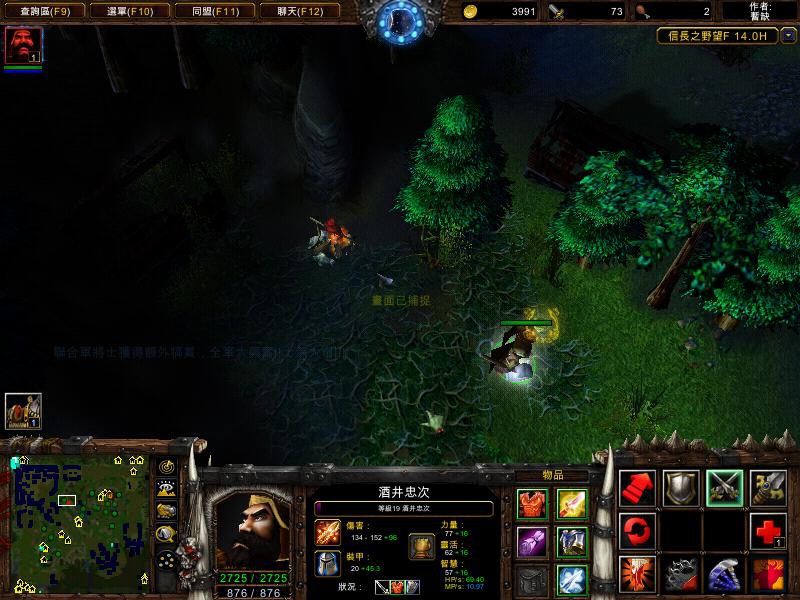Issue the Attack command (crossed swords)
Screen dimensions: 800x600
coord(724,487)
